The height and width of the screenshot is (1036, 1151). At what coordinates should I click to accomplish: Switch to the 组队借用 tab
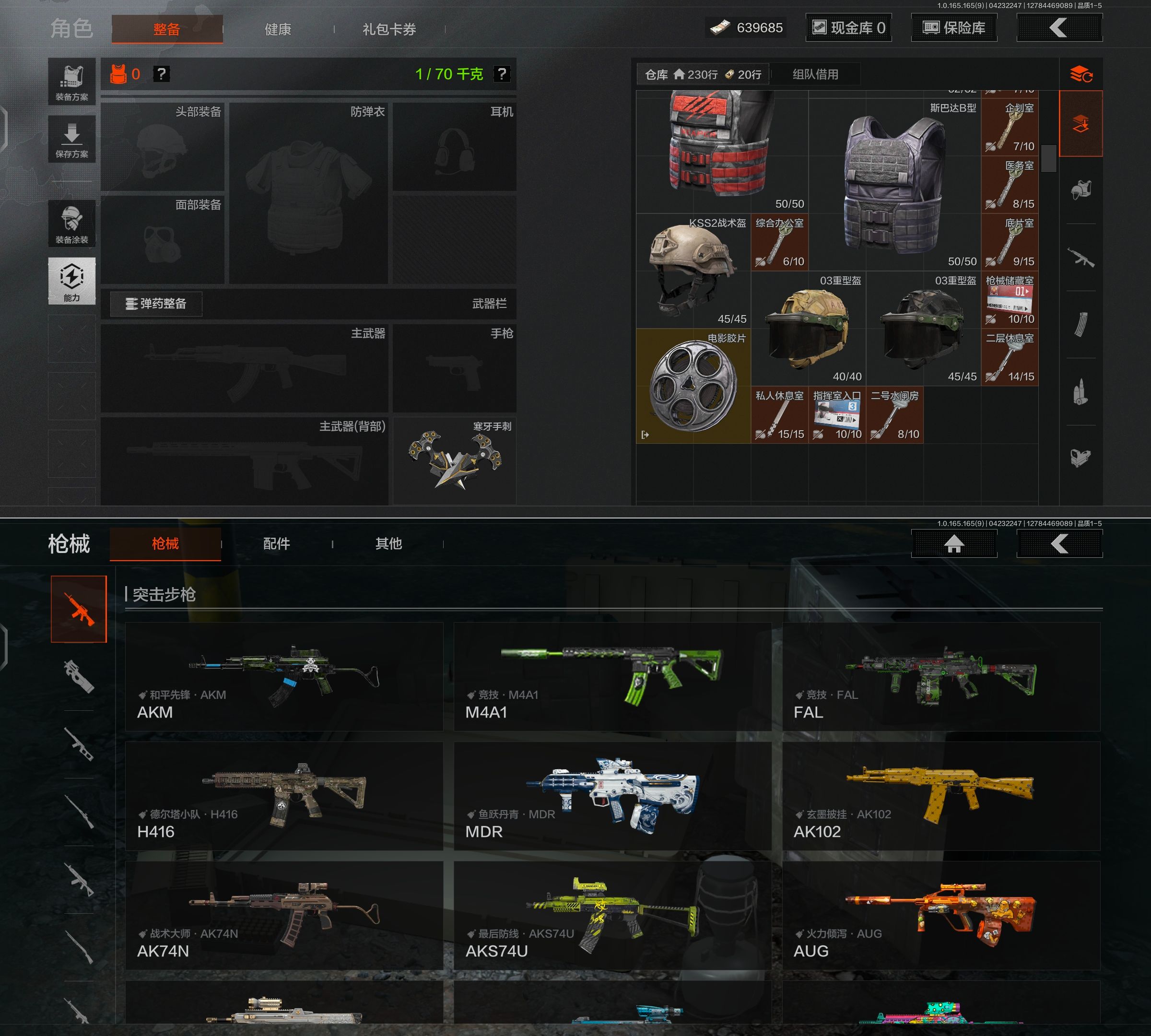815,74
